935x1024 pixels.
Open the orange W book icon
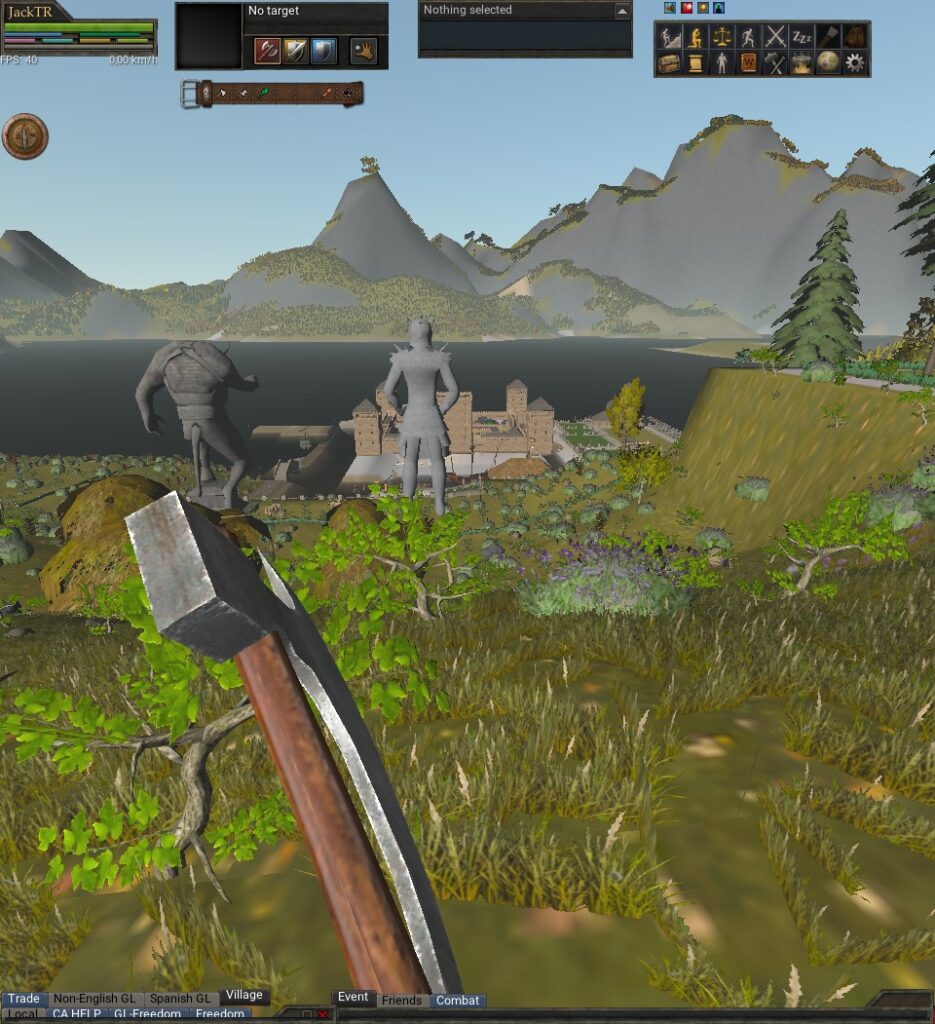point(748,63)
